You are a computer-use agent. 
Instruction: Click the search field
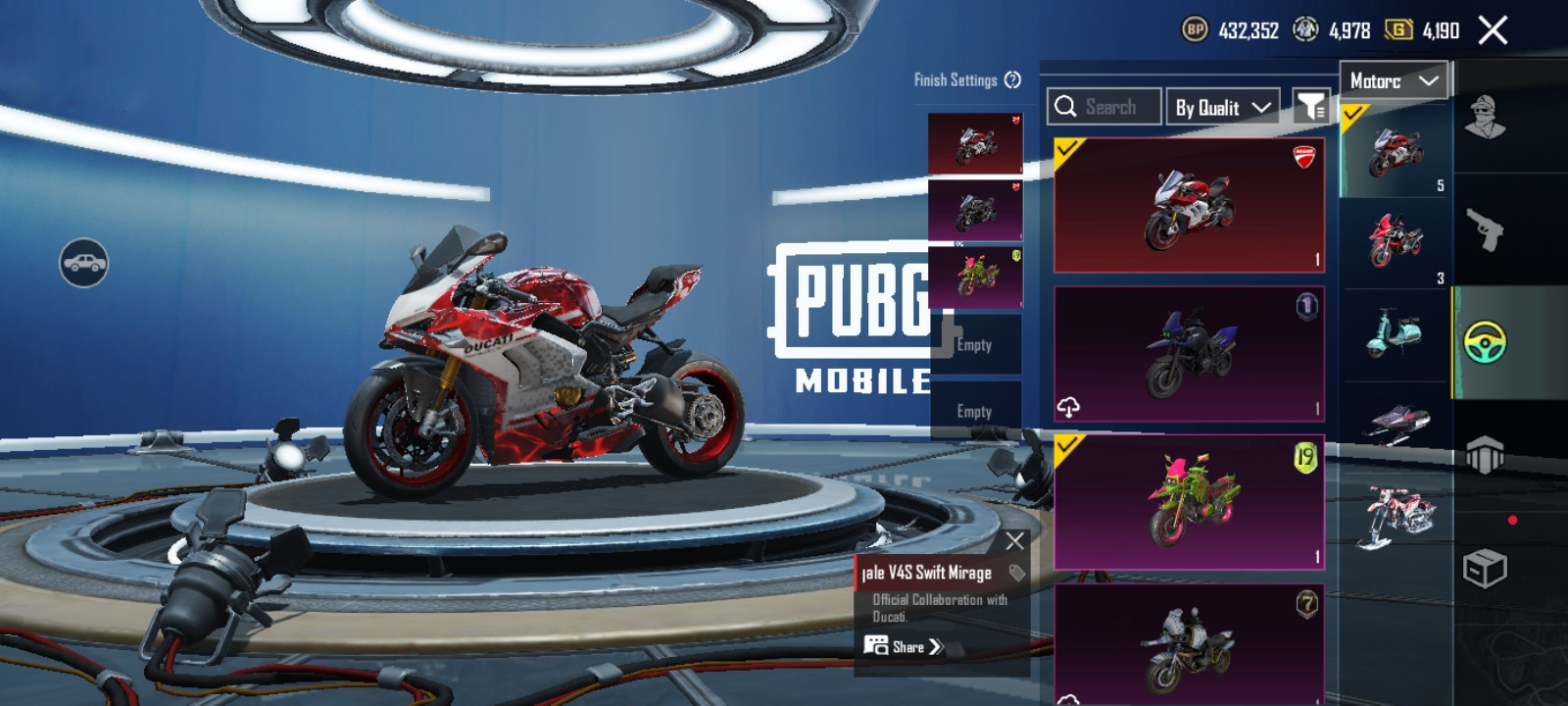1104,107
